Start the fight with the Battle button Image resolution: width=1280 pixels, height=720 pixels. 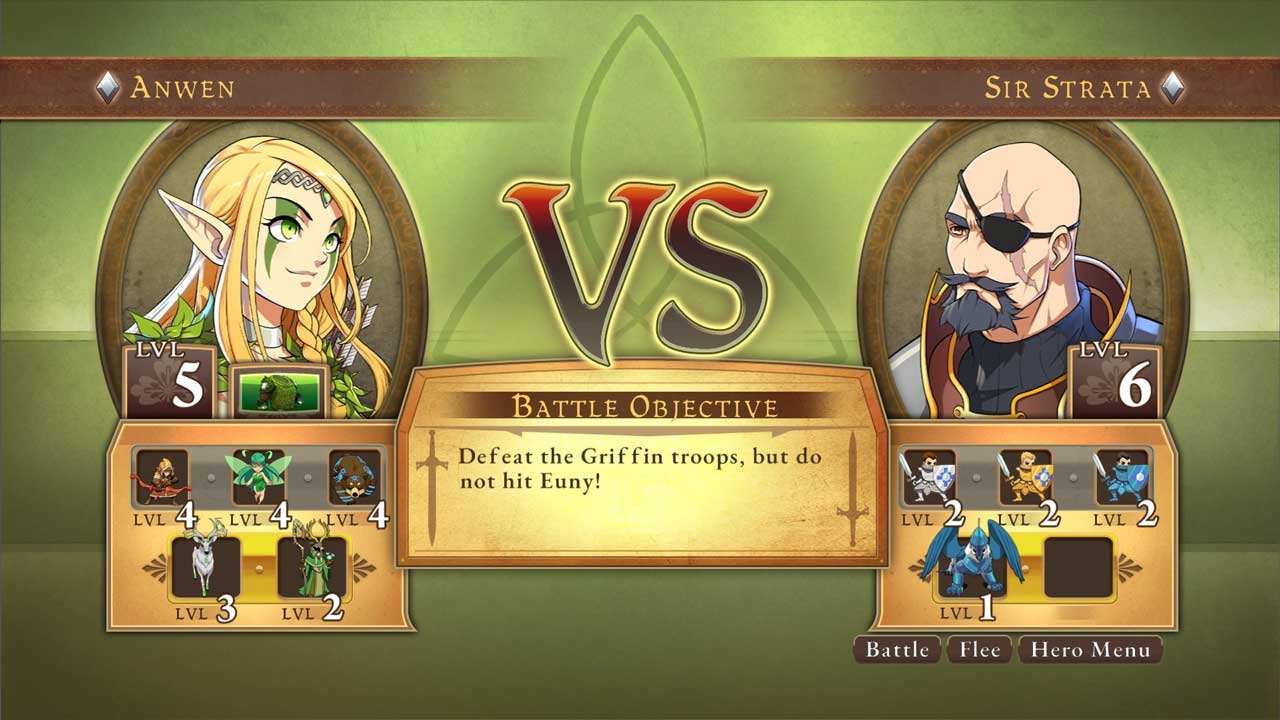pyautogui.click(x=897, y=650)
